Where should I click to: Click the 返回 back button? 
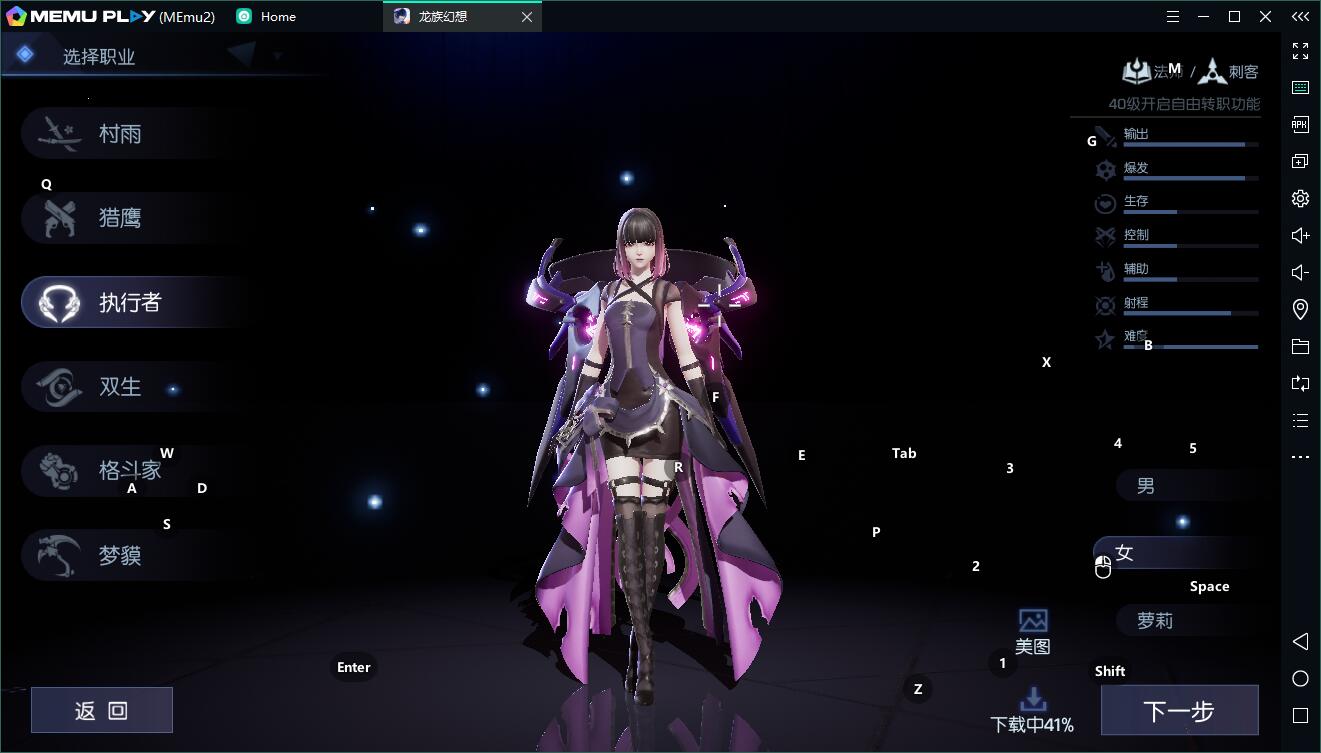coord(102,710)
